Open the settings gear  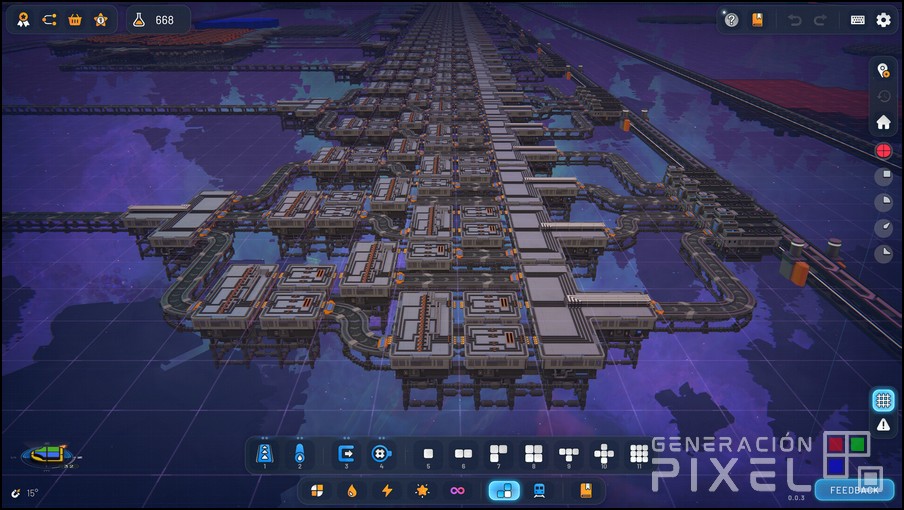883,20
